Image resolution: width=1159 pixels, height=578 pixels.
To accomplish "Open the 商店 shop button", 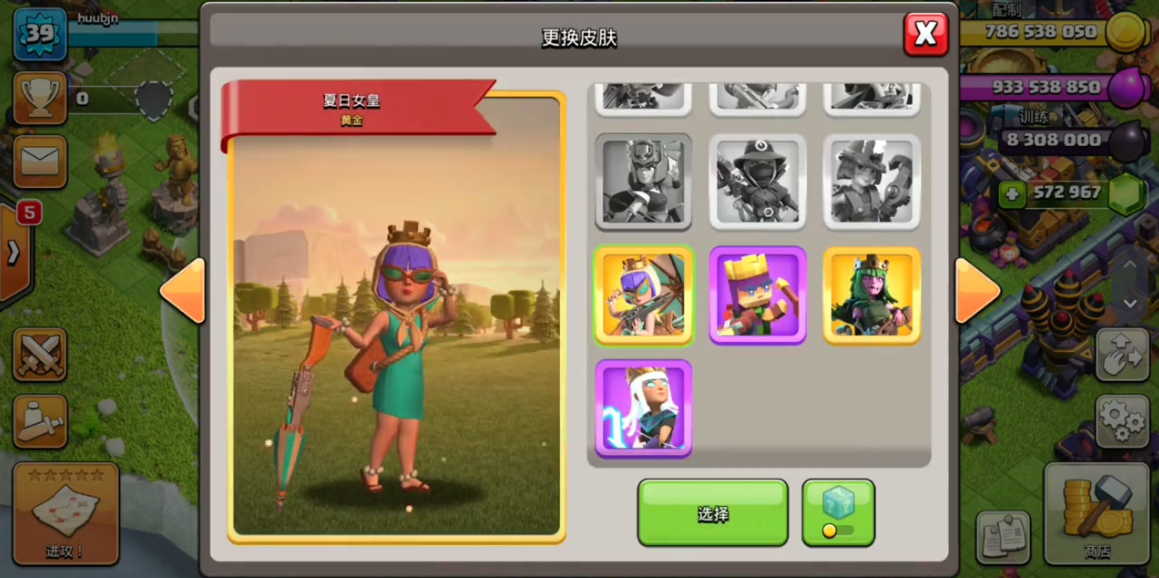I will pyautogui.click(x=1096, y=513).
